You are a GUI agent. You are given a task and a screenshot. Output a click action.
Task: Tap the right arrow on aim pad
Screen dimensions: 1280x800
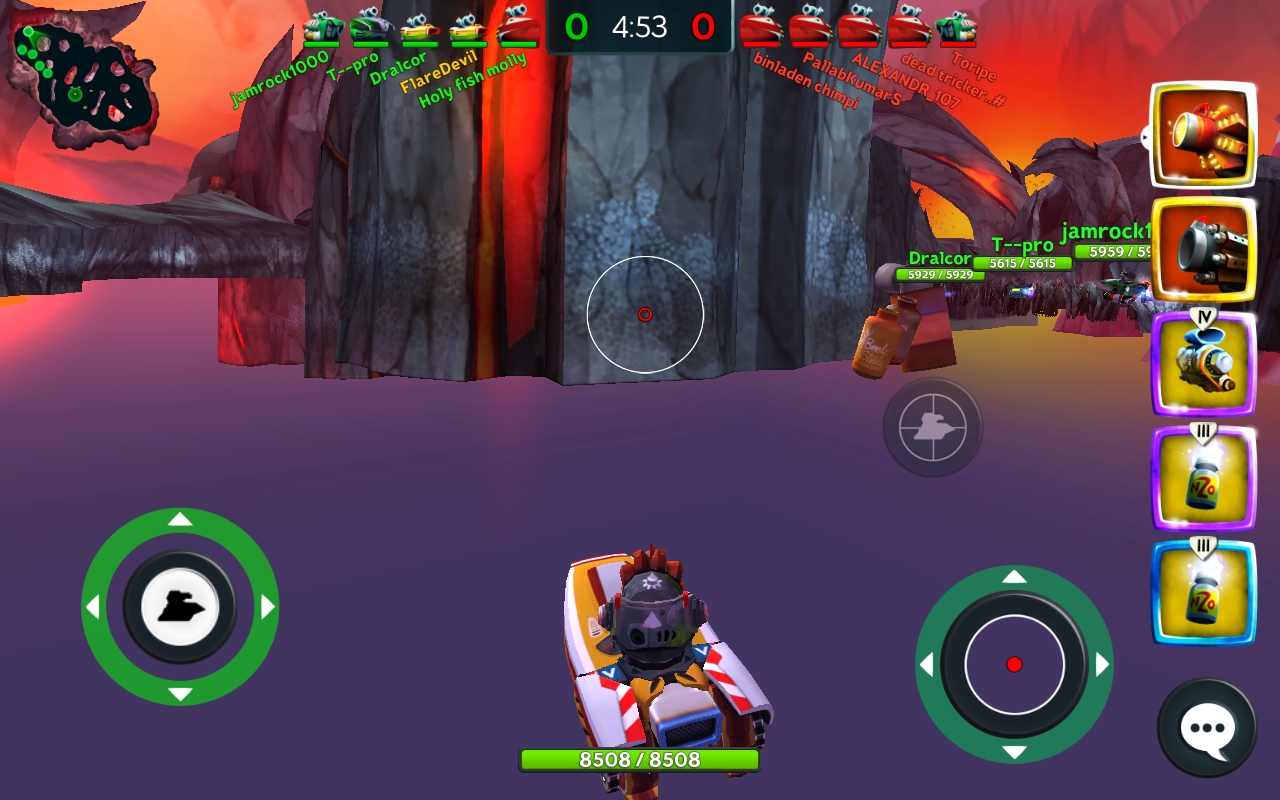coord(1102,665)
